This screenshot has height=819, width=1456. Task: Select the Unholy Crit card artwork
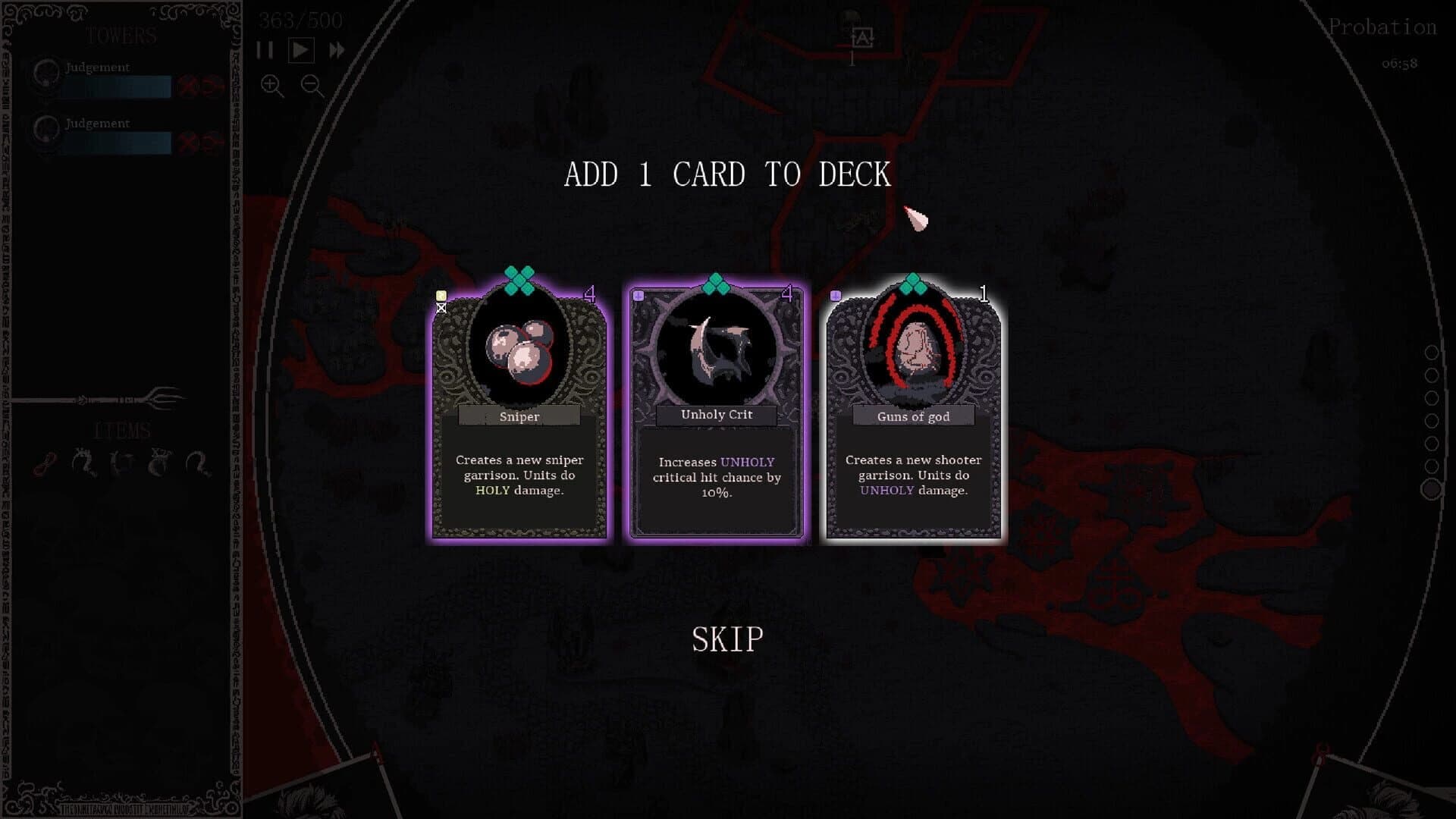click(x=716, y=349)
